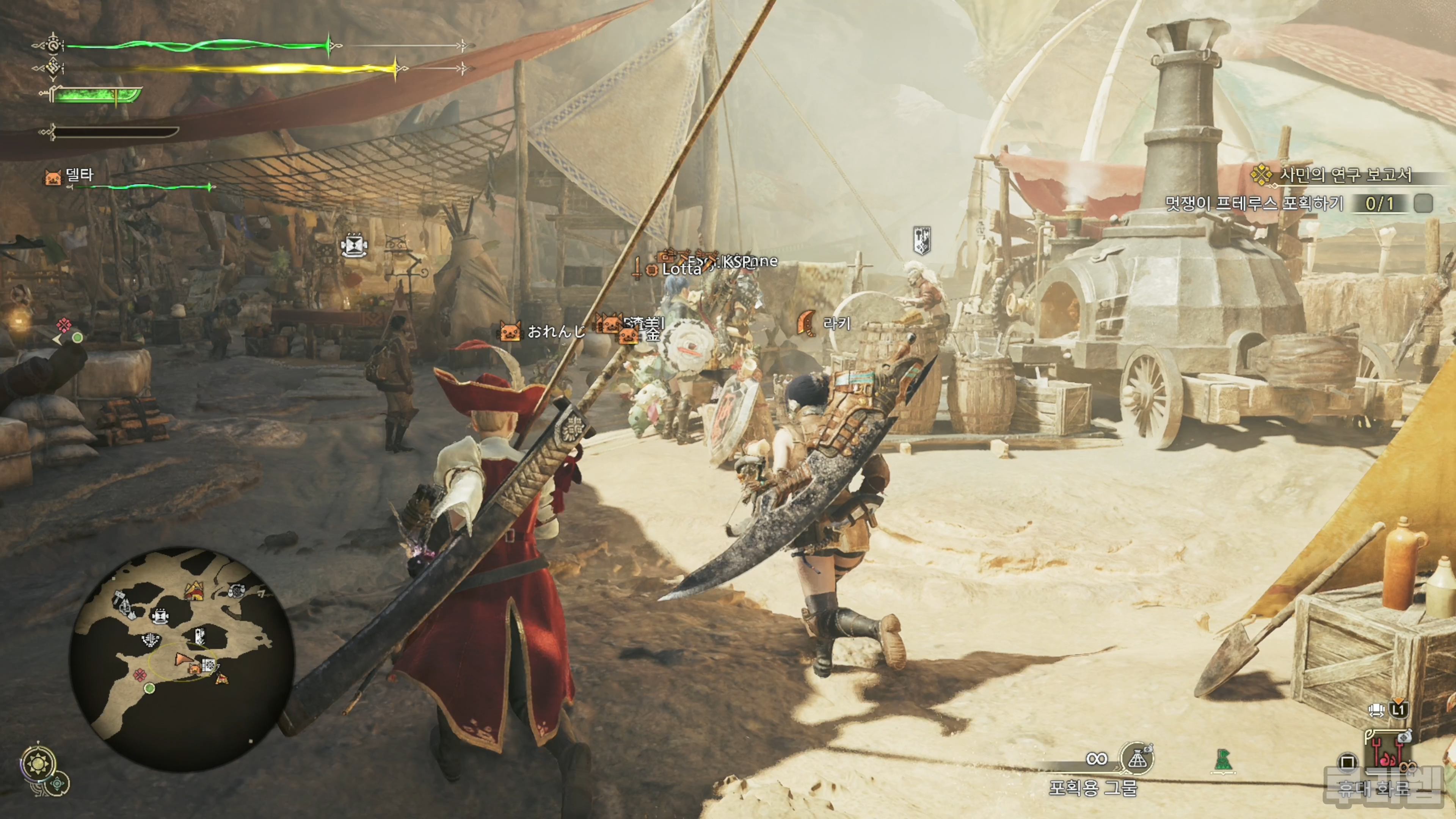Click the large tent marker on minimap

pos(194,591)
